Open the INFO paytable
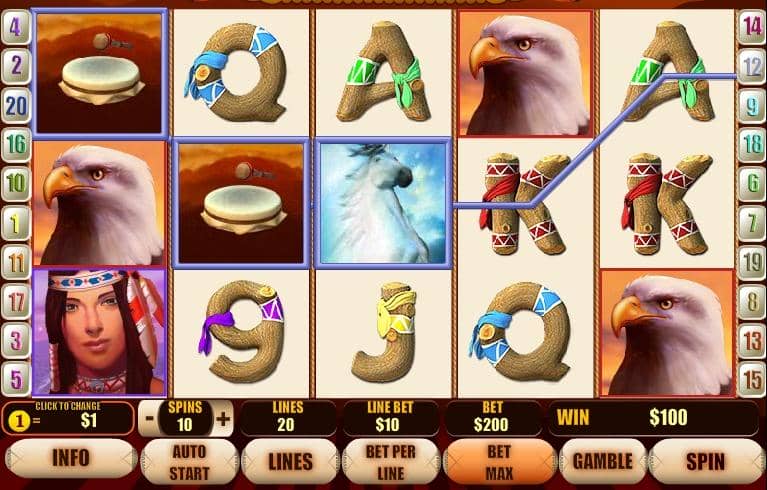The image size is (767, 490). (x=70, y=461)
